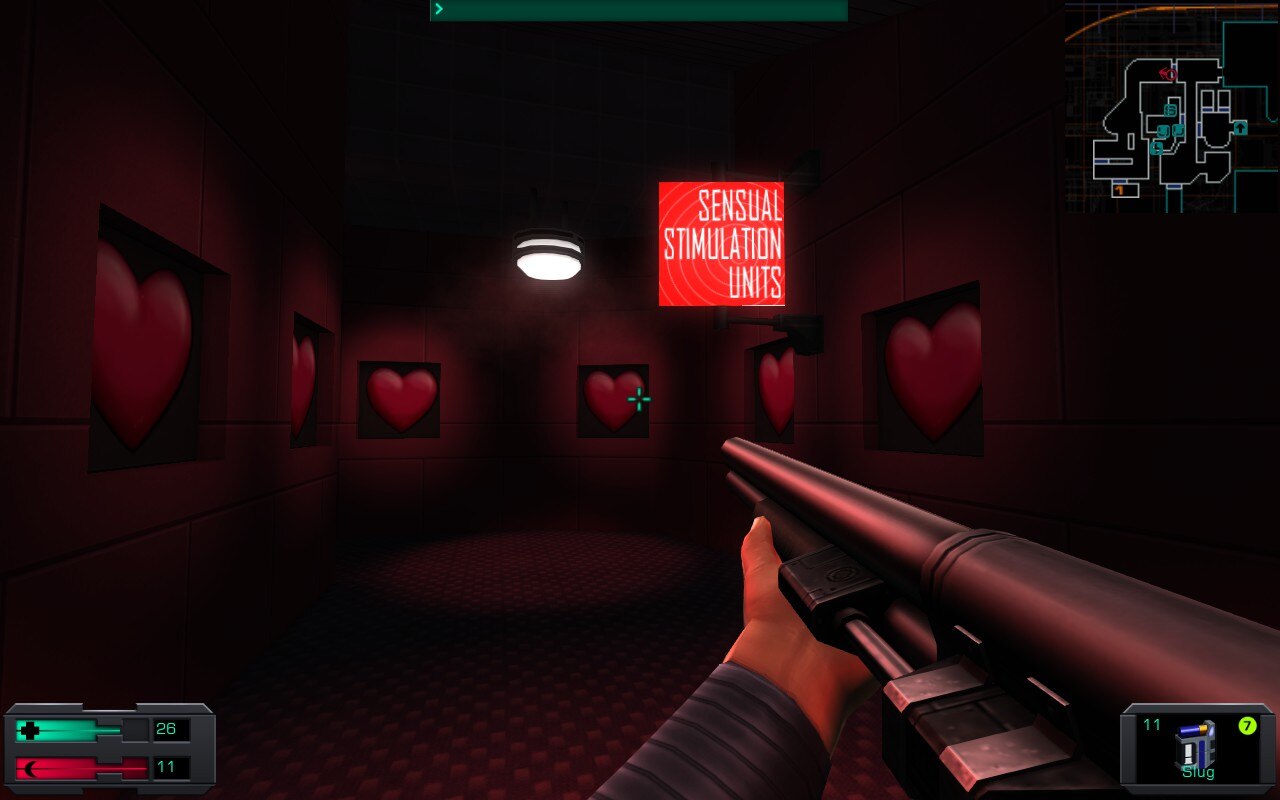Click the SENSUAL STIMULATION UNITS sign

coord(722,243)
